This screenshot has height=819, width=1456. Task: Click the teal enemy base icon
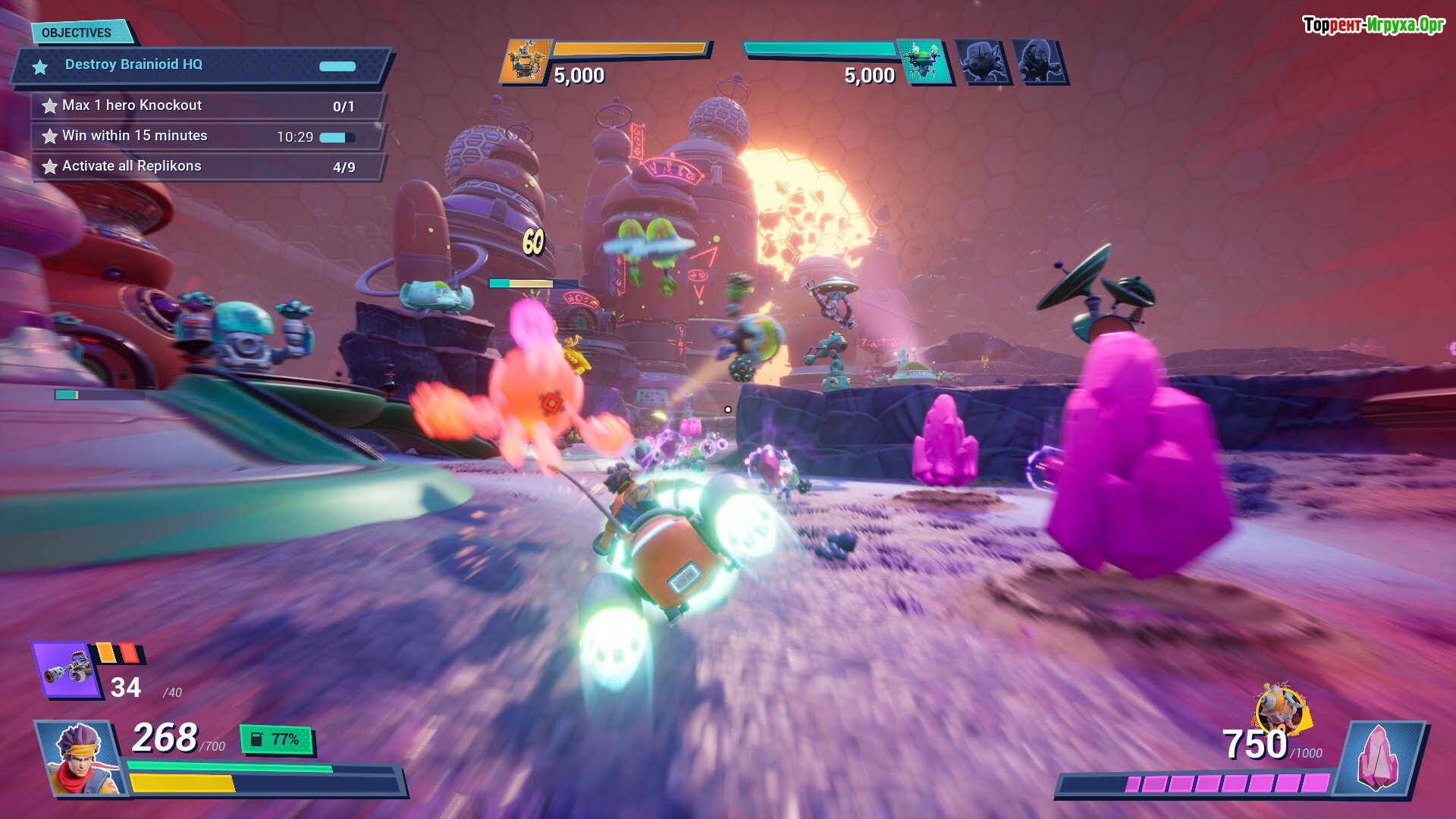[x=924, y=61]
